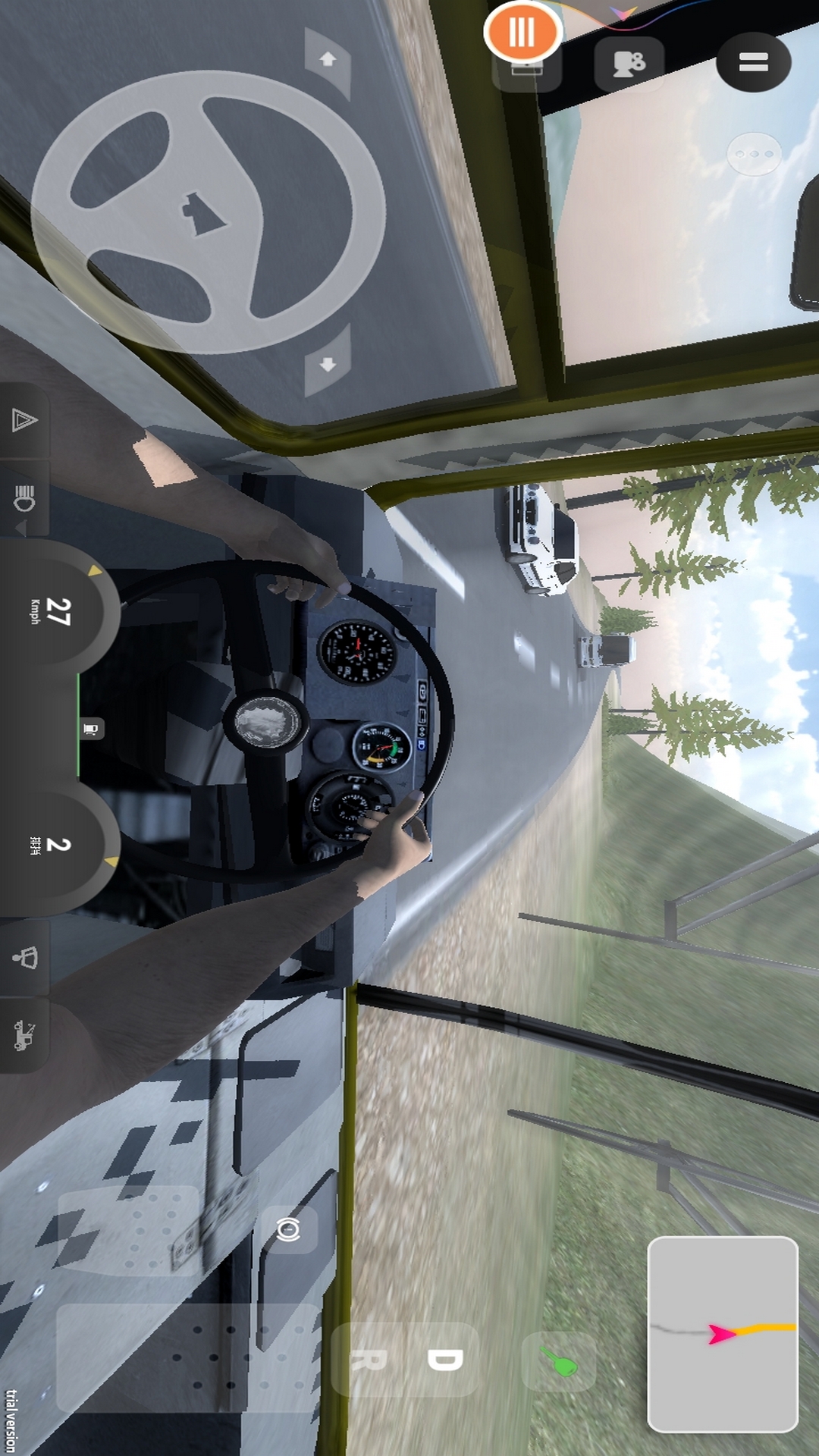The width and height of the screenshot is (819, 1456).
Task: Toggle the headlights icon
Action: (x=24, y=498)
